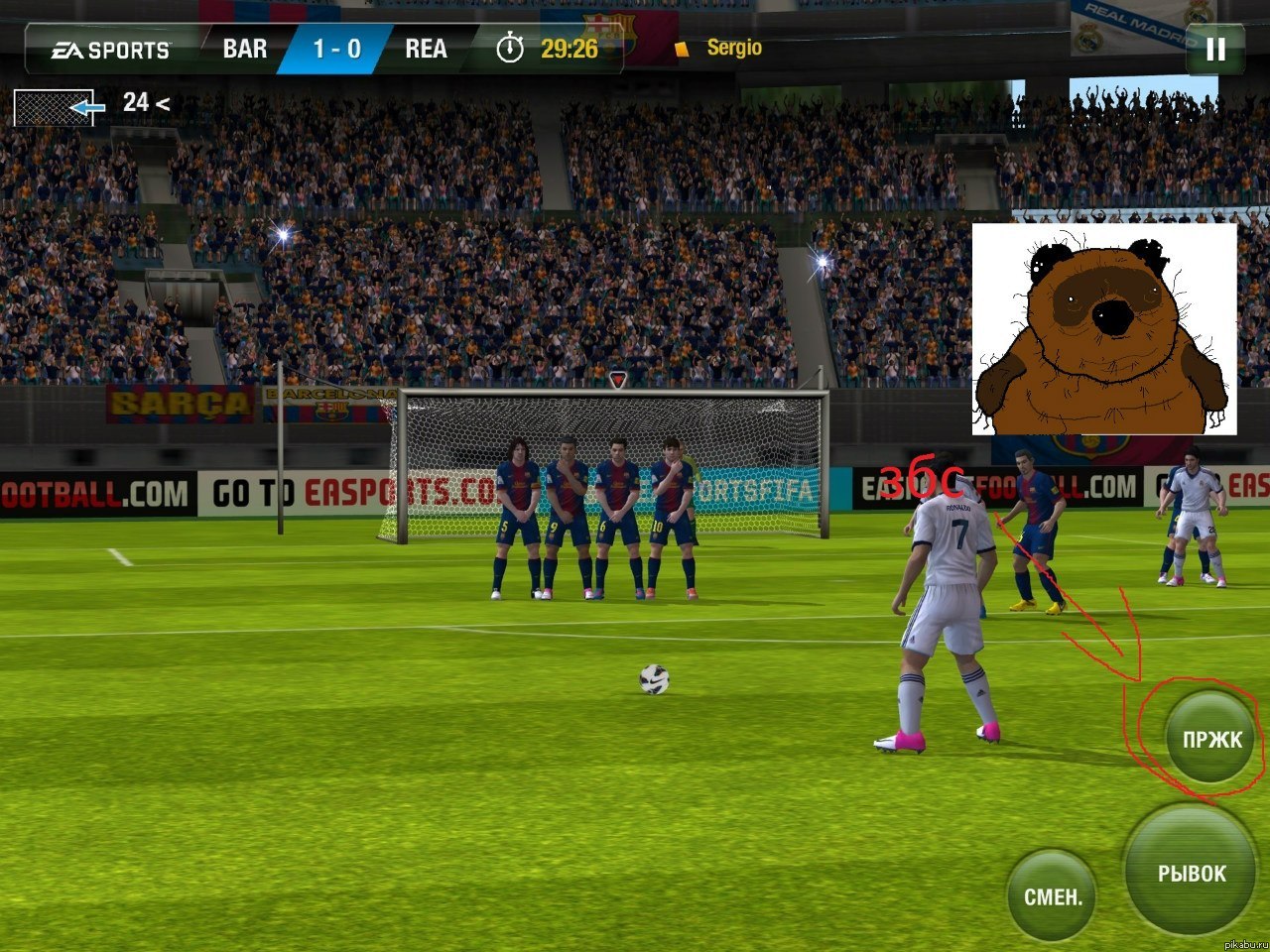Select the BAR team label on scoreboard
The image size is (1270, 952).
(243, 48)
